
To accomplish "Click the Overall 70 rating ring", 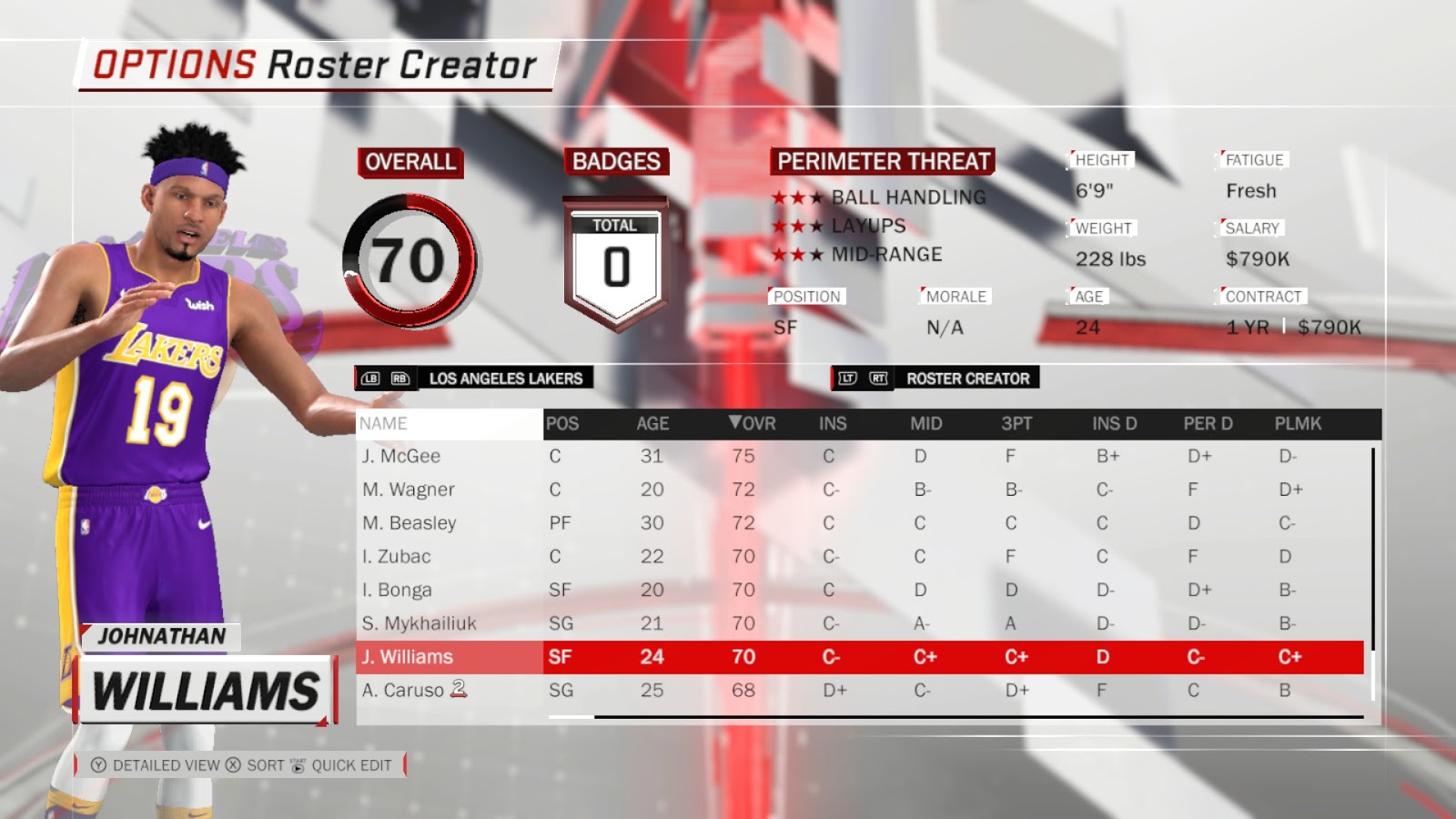I will [410, 259].
